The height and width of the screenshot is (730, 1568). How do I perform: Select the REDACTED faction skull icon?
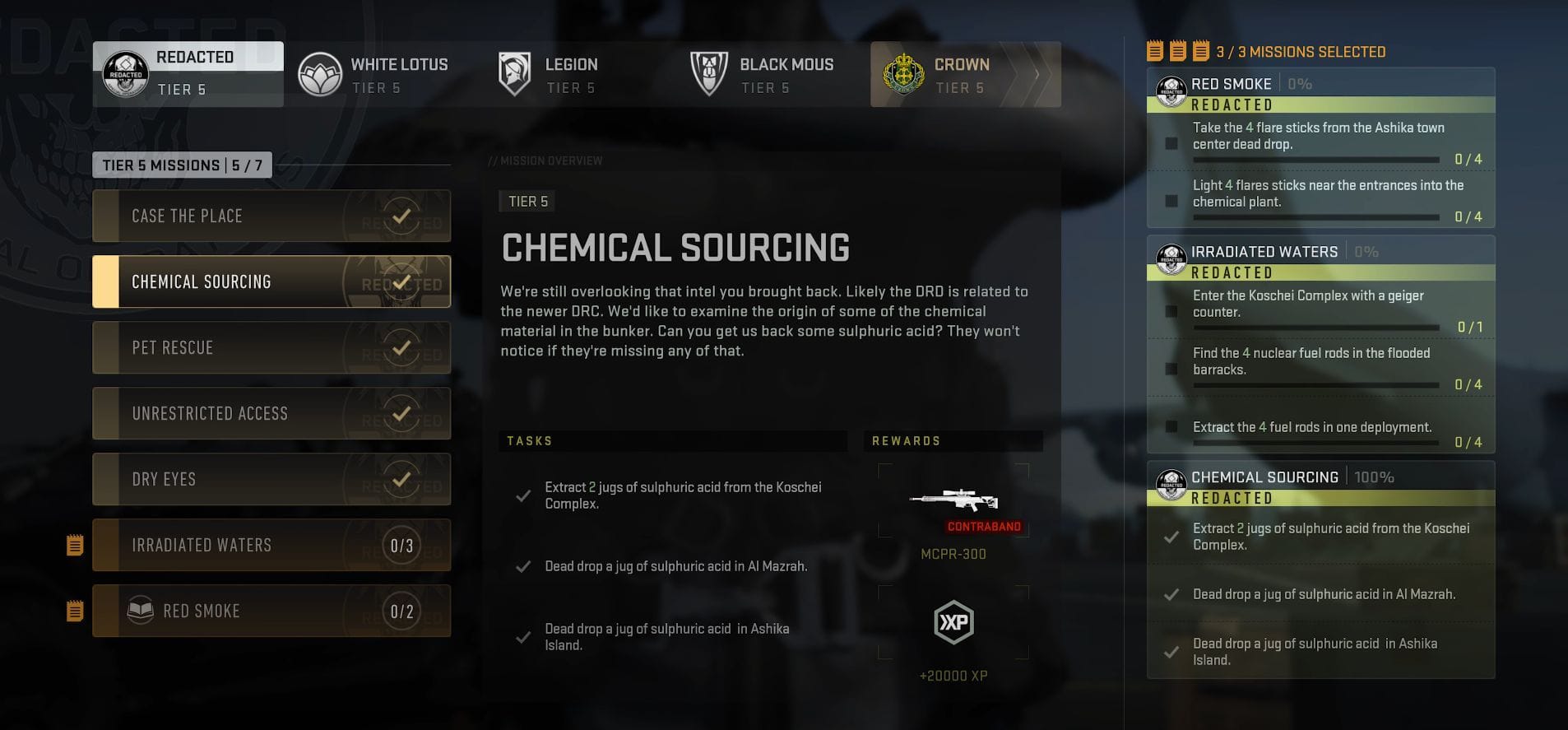pos(126,73)
